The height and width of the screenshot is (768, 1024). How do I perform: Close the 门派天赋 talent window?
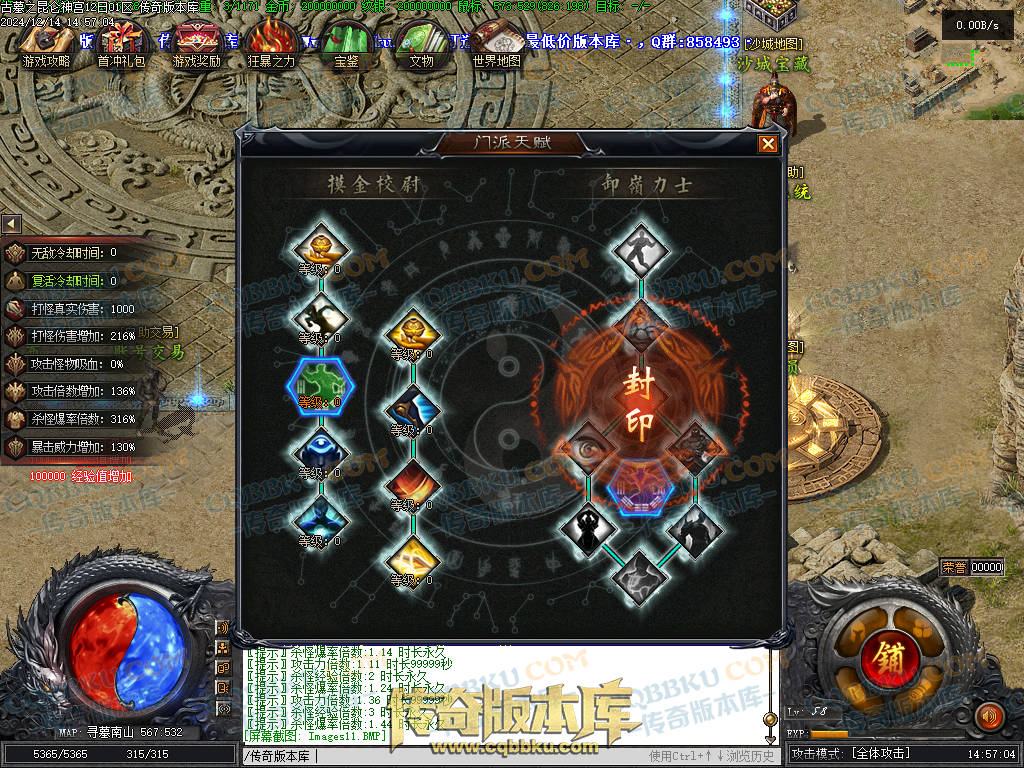pyautogui.click(x=767, y=144)
